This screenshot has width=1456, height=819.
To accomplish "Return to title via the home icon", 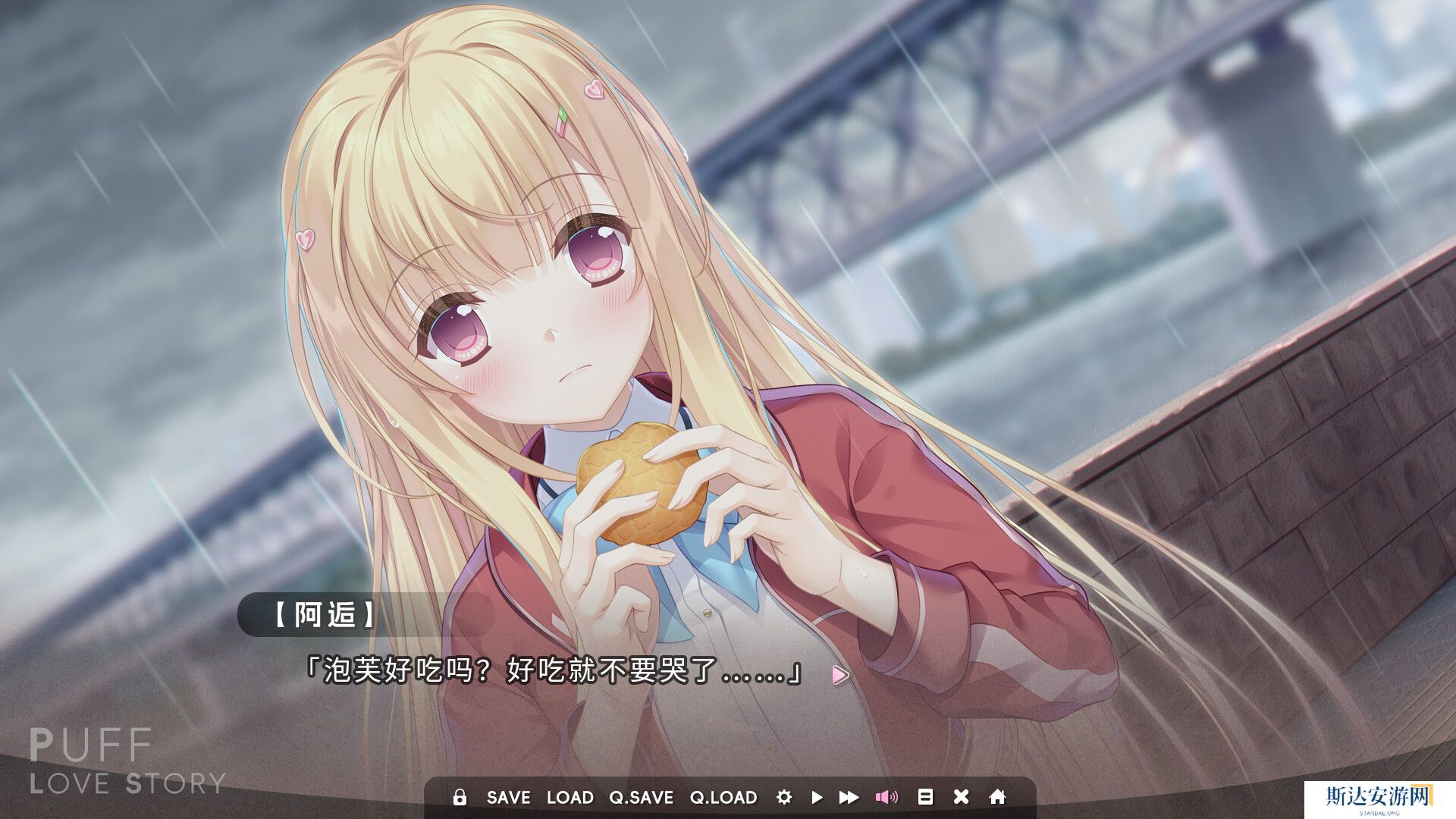I will (x=998, y=797).
